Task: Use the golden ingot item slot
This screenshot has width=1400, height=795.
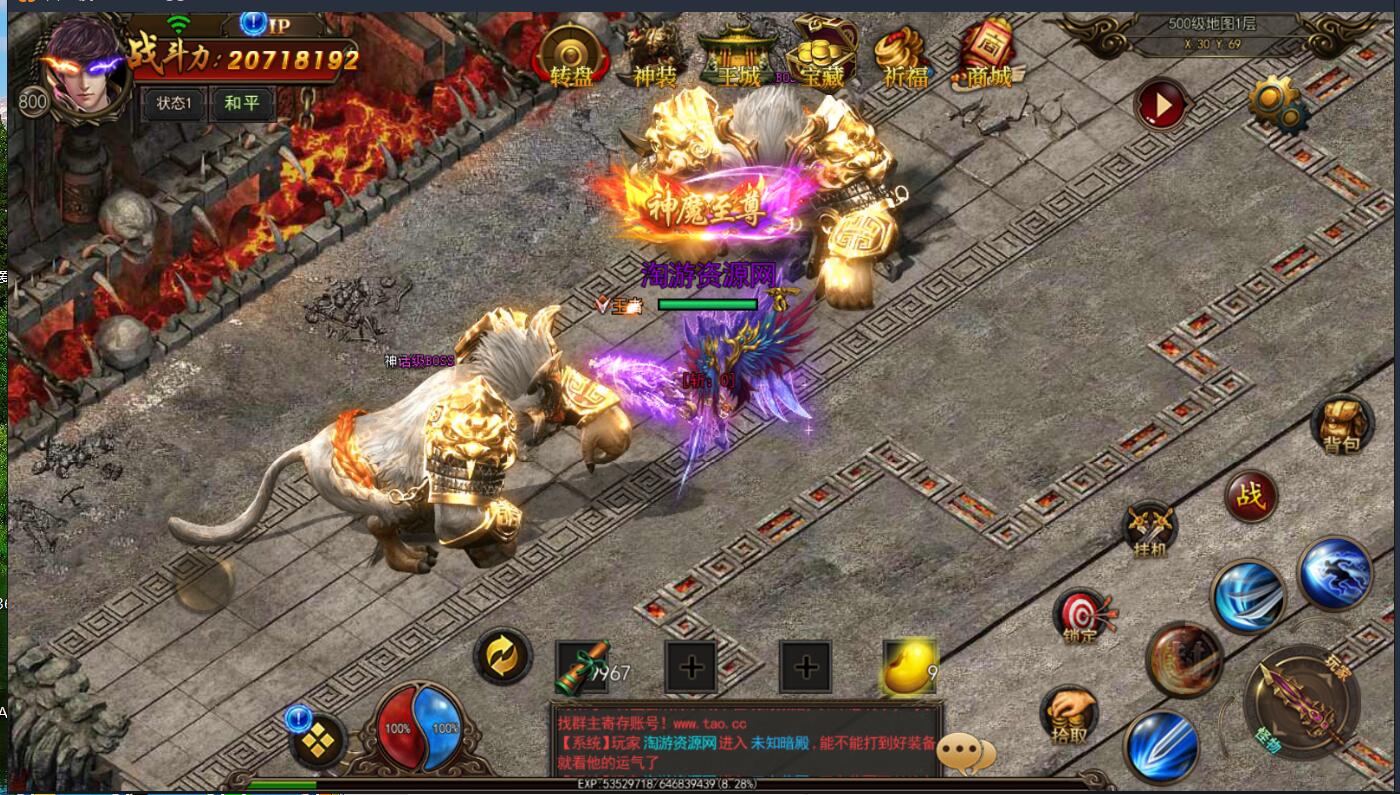Action: (909, 667)
